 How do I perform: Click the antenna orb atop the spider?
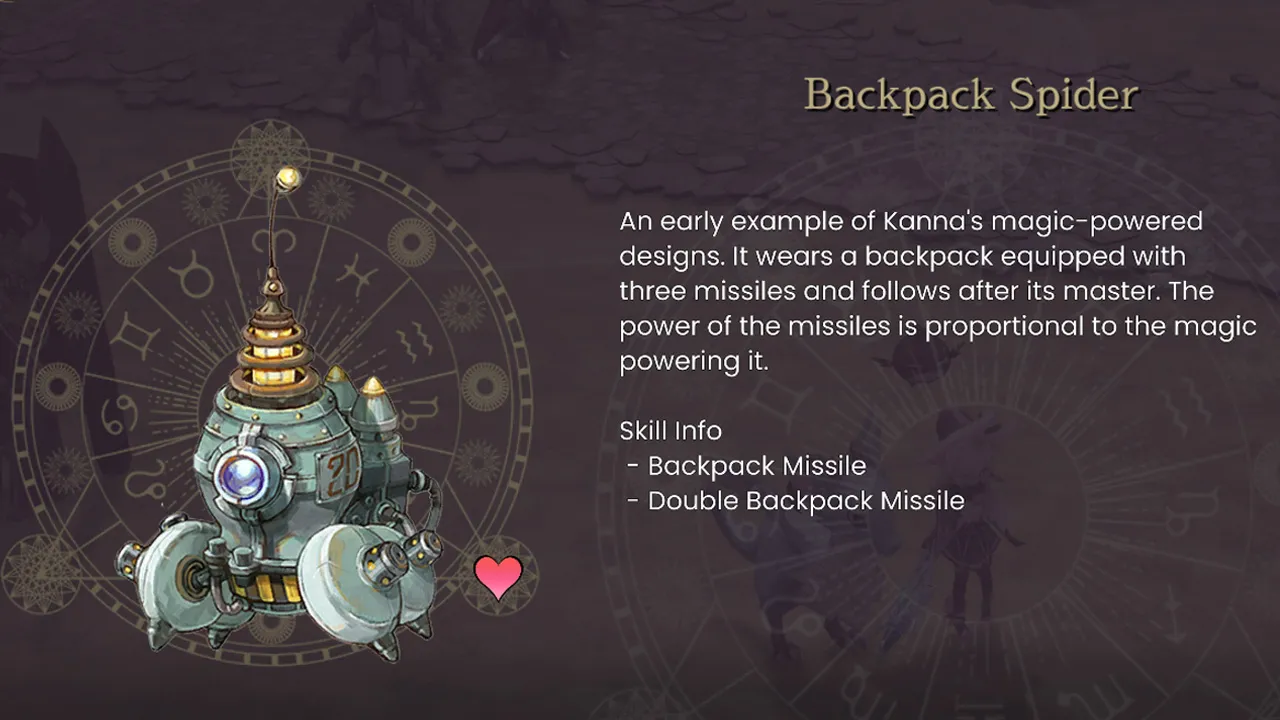[x=288, y=179]
